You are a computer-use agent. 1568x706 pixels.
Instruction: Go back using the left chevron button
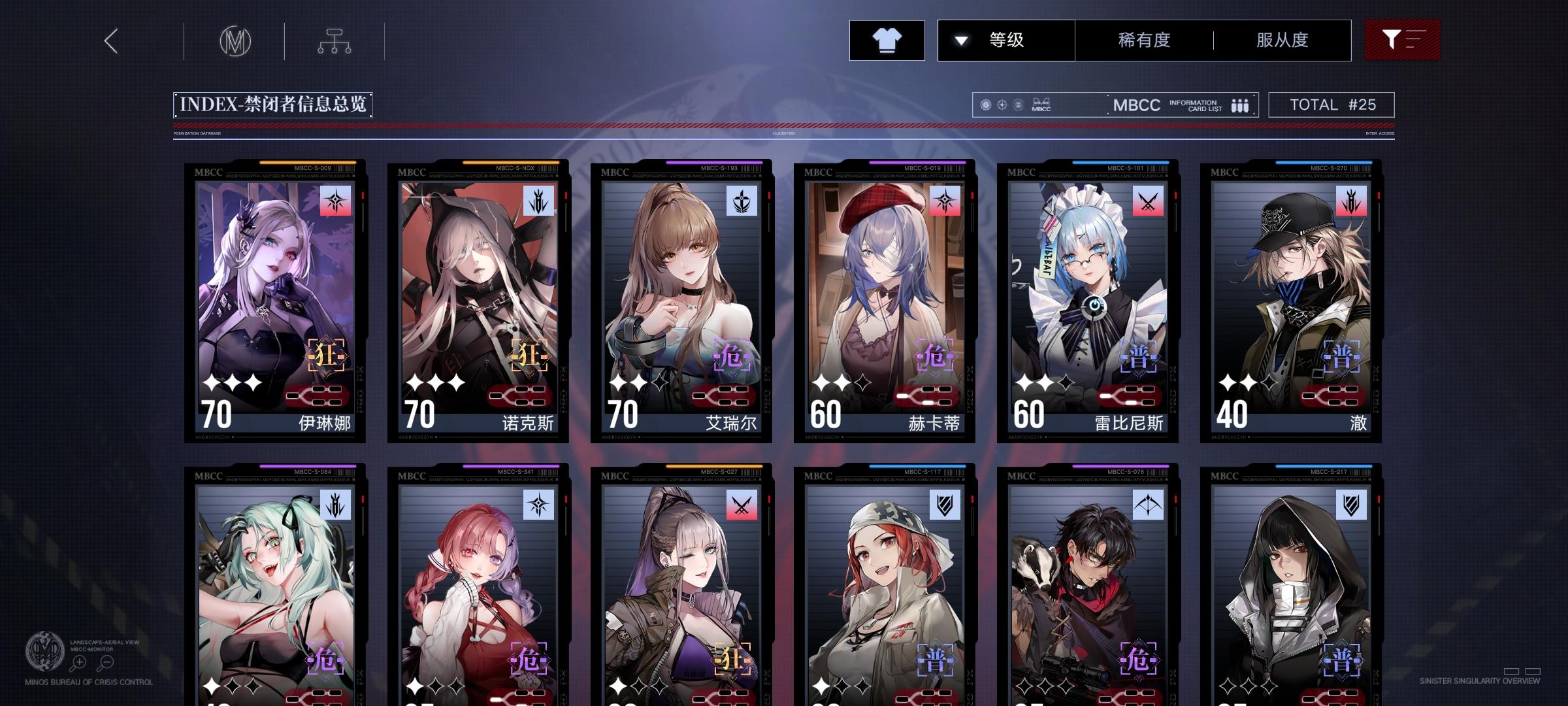click(x=110, y=41)
